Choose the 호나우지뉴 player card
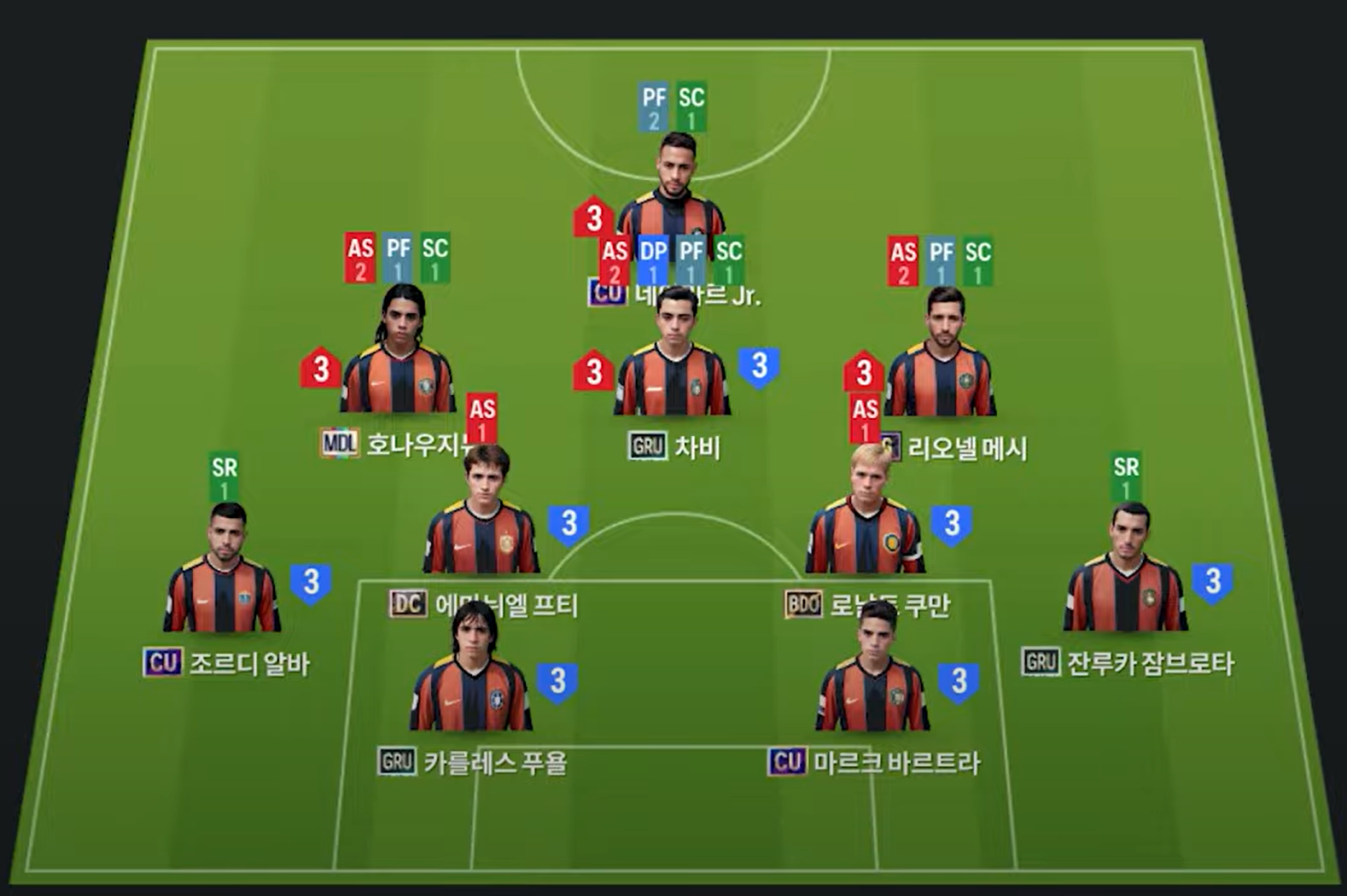 pyautogui.click(x=398, y=358)
